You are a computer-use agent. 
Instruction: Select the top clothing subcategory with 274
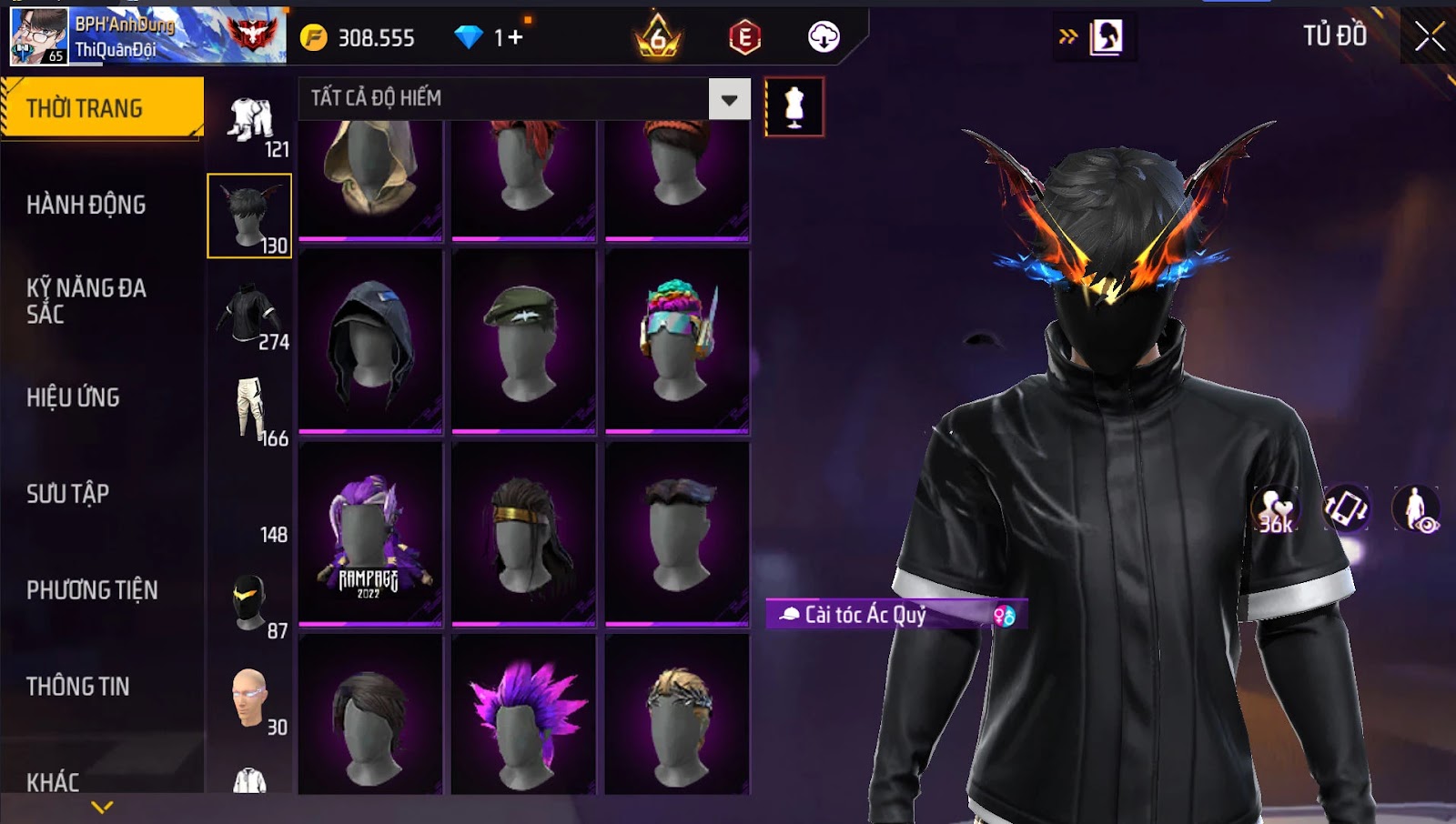click(251, 314)
